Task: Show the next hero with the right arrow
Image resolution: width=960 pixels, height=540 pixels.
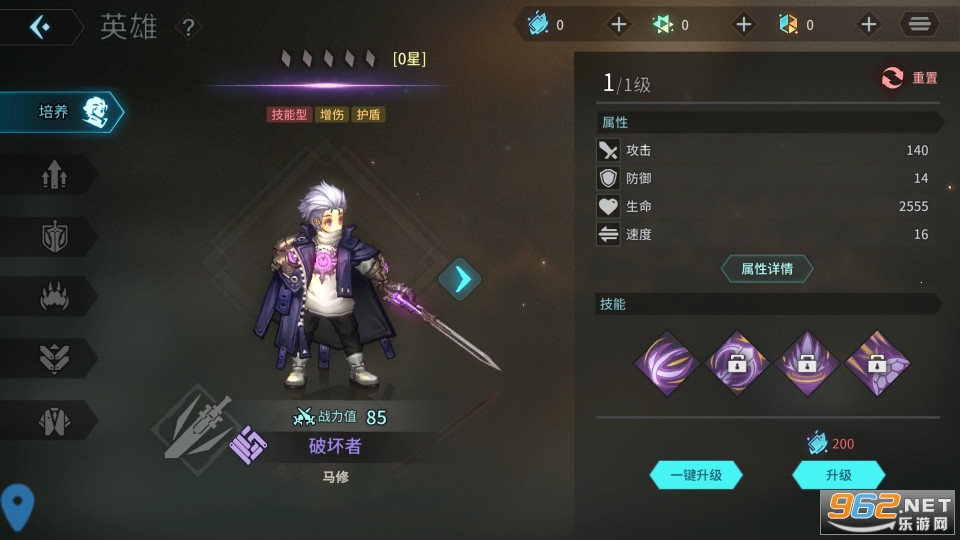Action: [x=460, y=279]
